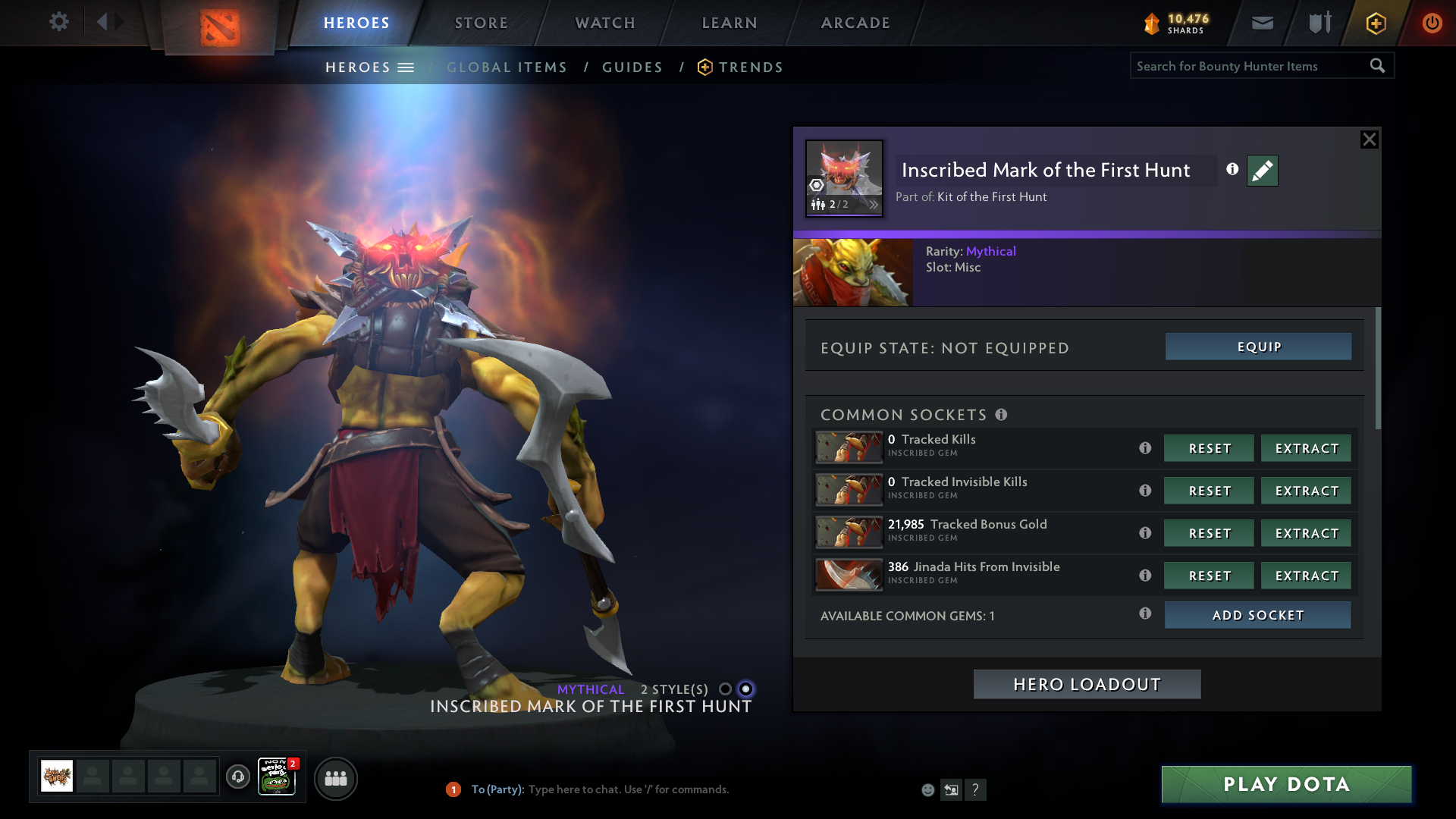View hero Trends page
The height and width of the screenshot is (819, 1456).
click(x=750, y=67)
